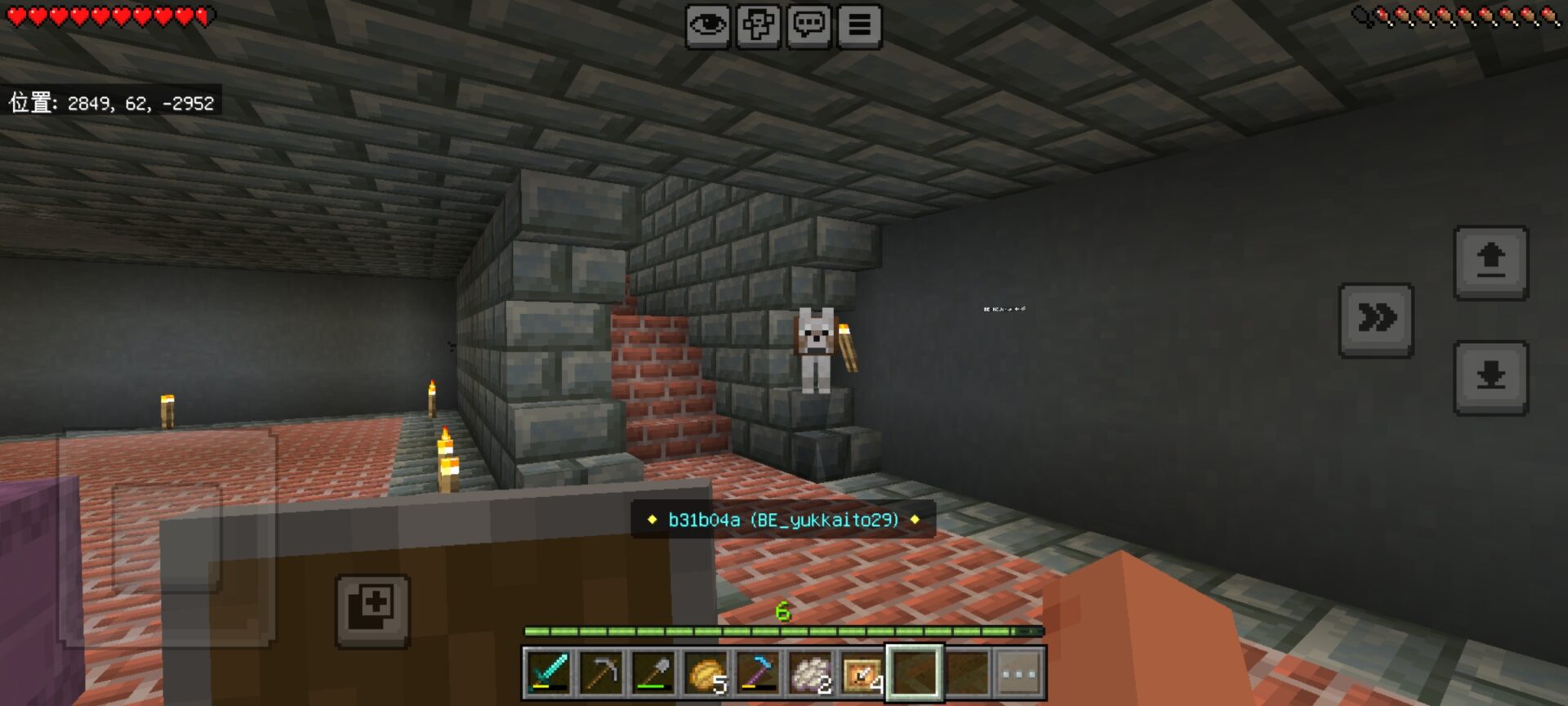Select the iron shovel hotbar slot

click(x=654, y=673)
